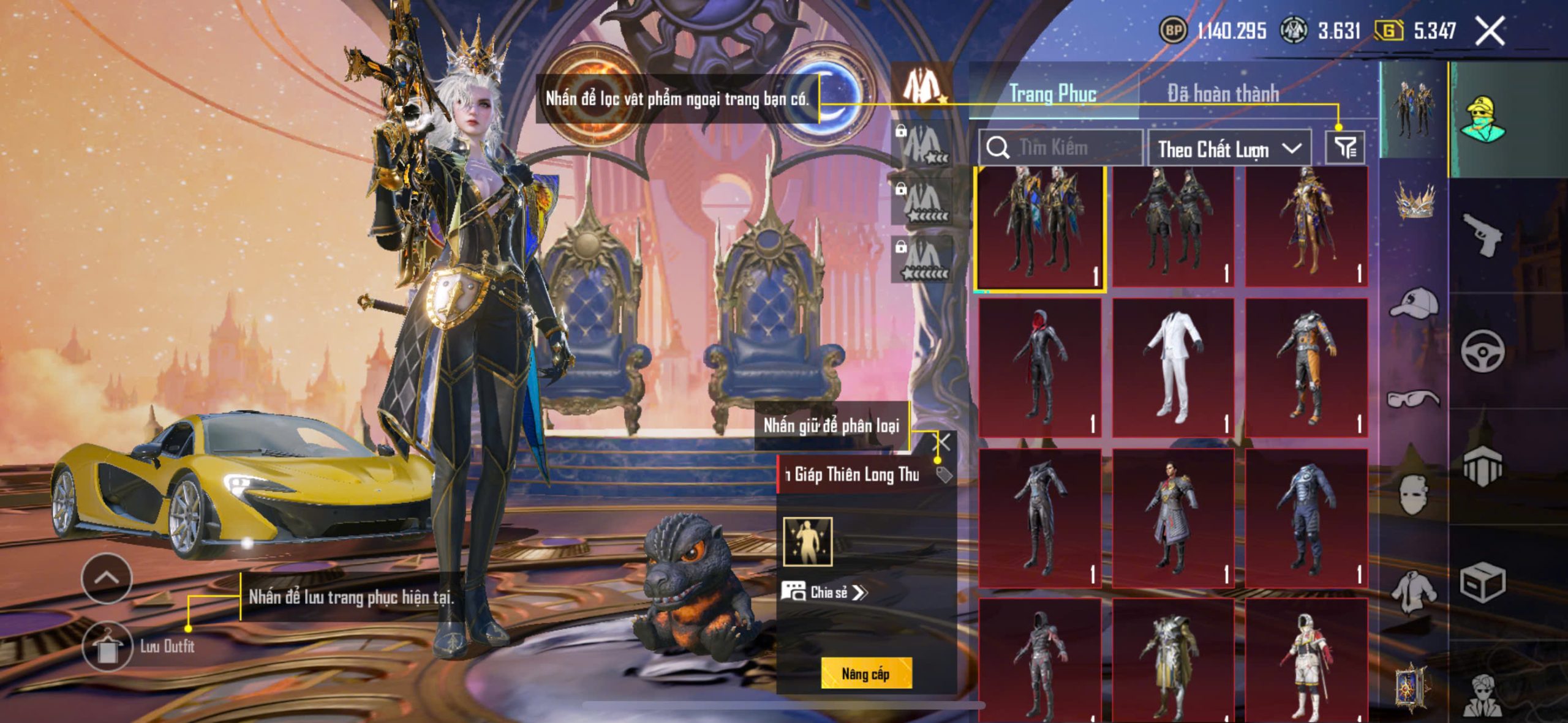Open the owned-items filter funnel icon
1568x723 pixels.
pyautogui.click(x=1345, y=148)
